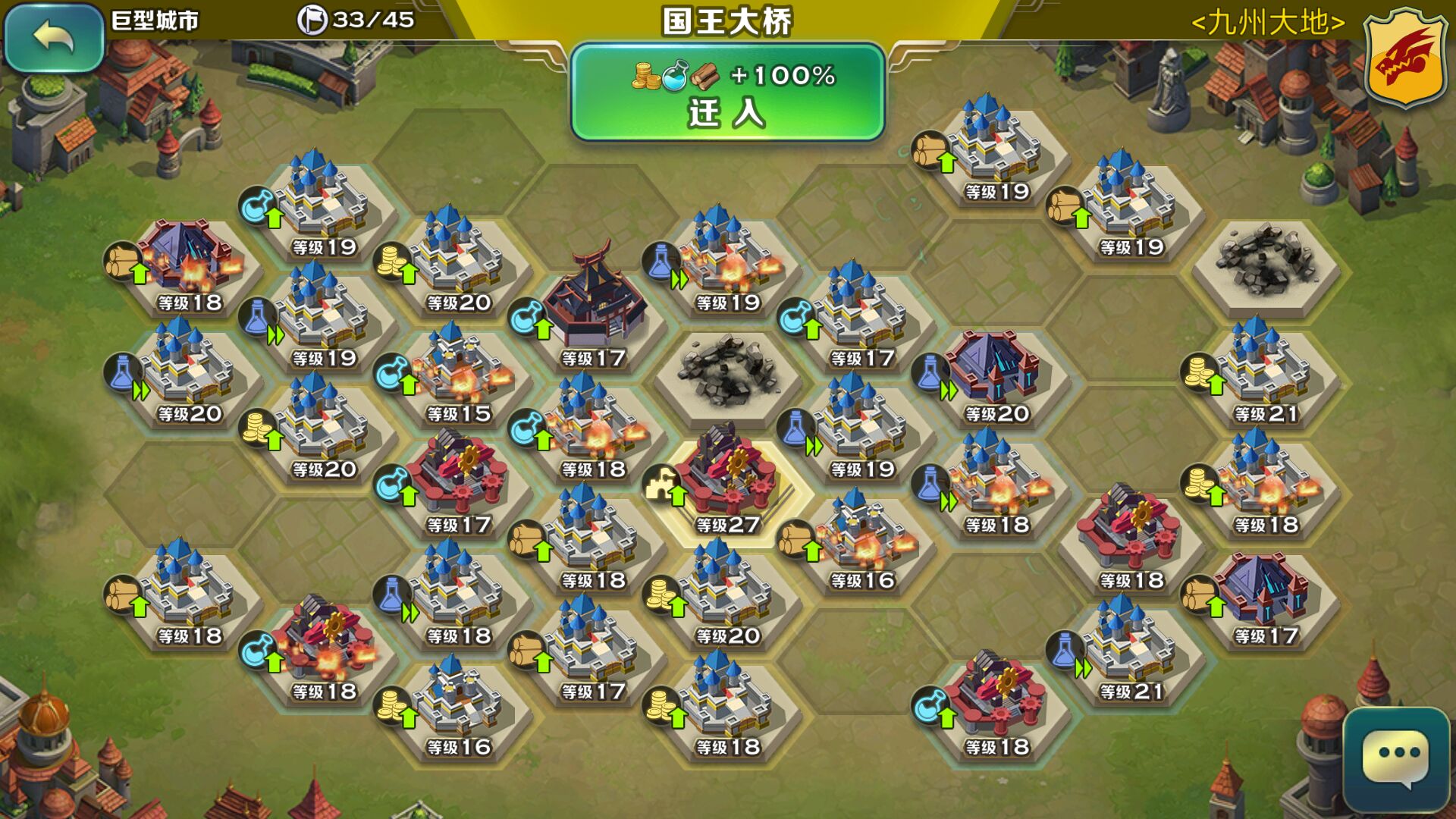
Task: Go back using the arrow button
Action: 53,38
